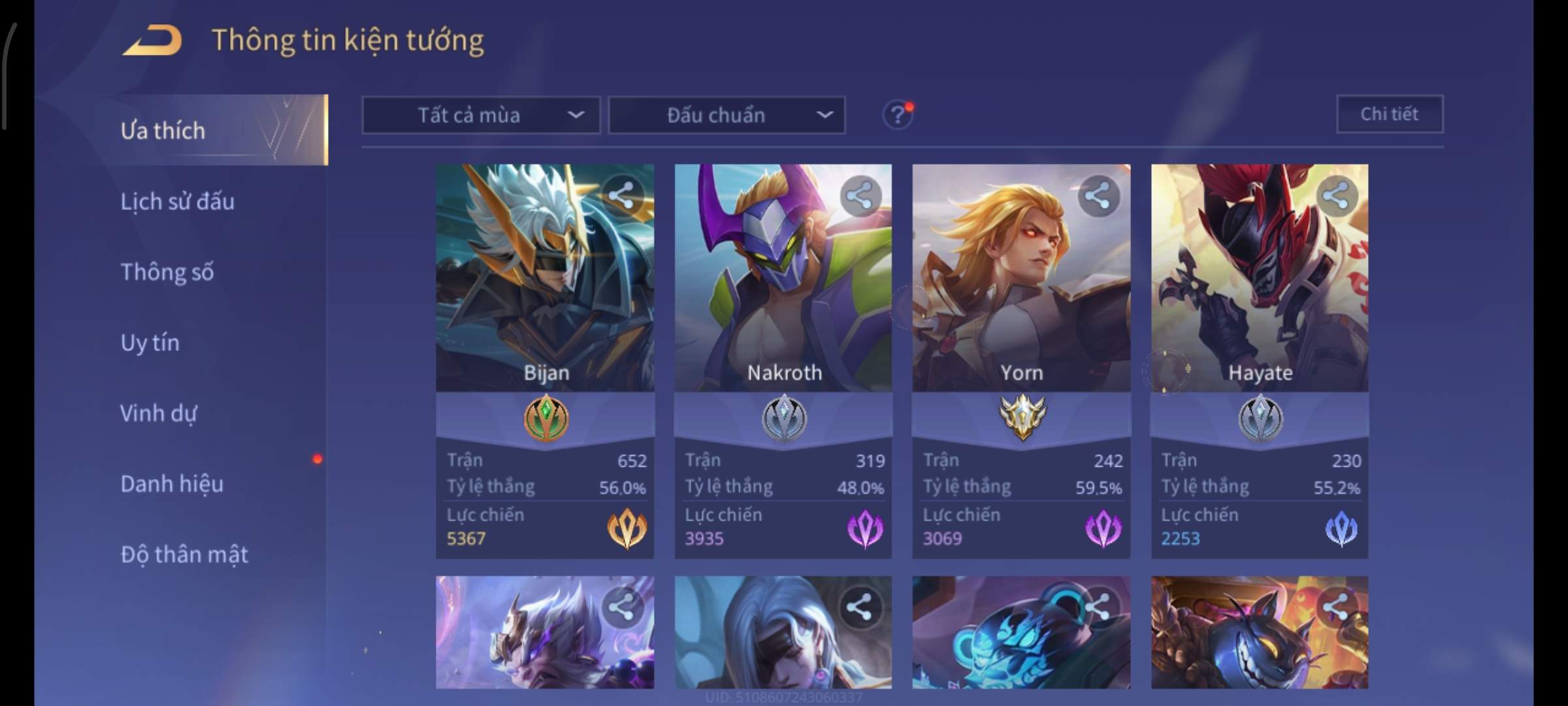Open the Hayate hero card
Viewport: 1568px width, 706px height.
(x=1259, y=294)
